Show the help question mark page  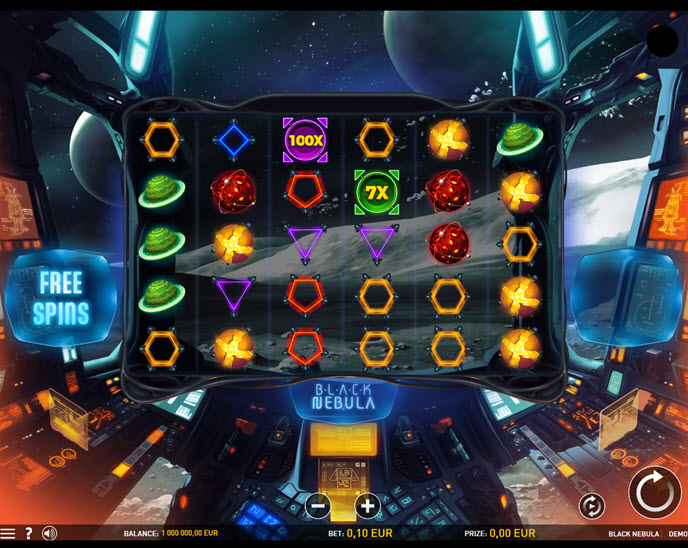coord(29,534)
